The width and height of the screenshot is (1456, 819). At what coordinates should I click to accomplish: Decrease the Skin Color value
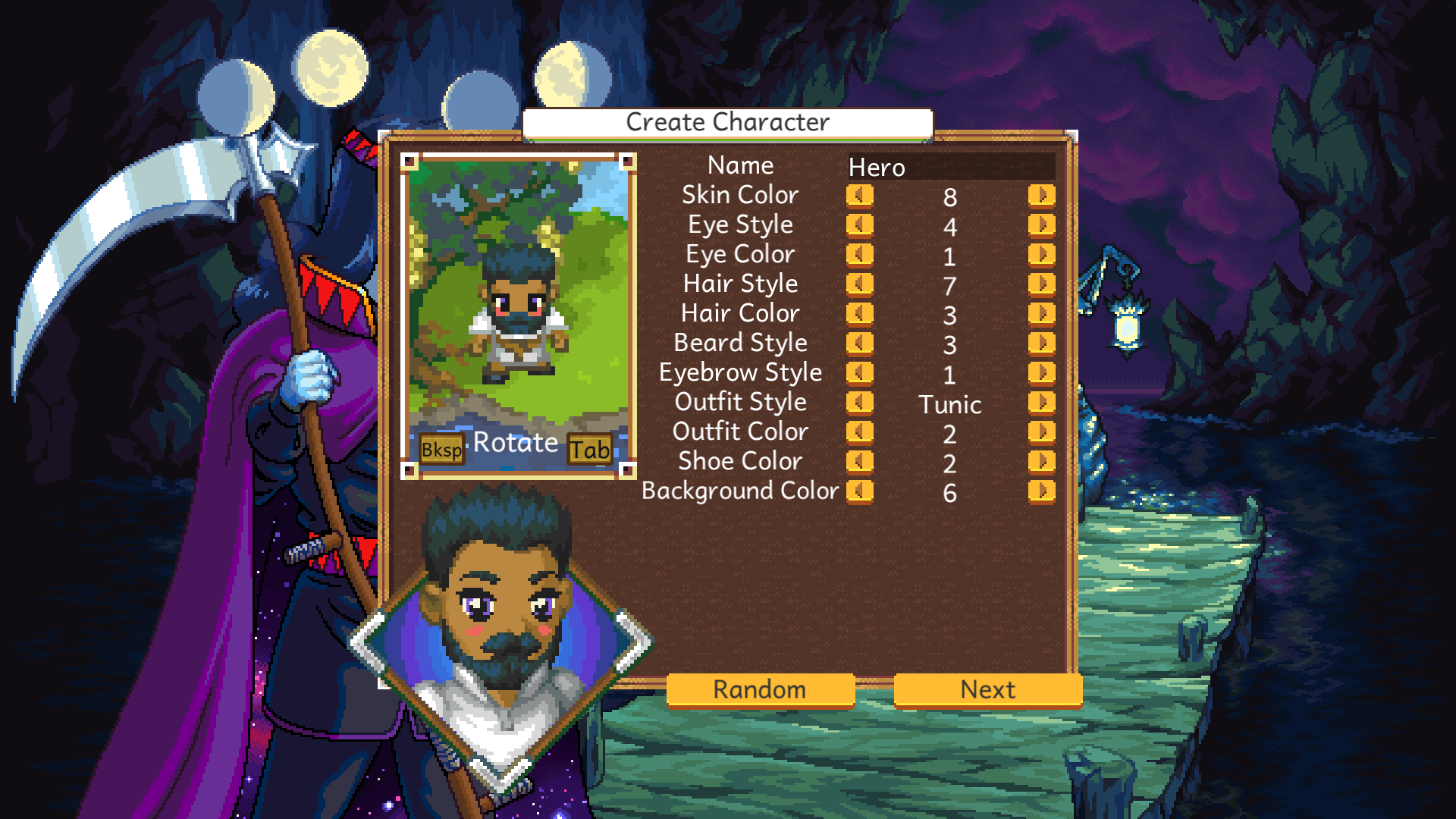click(859, 196)
